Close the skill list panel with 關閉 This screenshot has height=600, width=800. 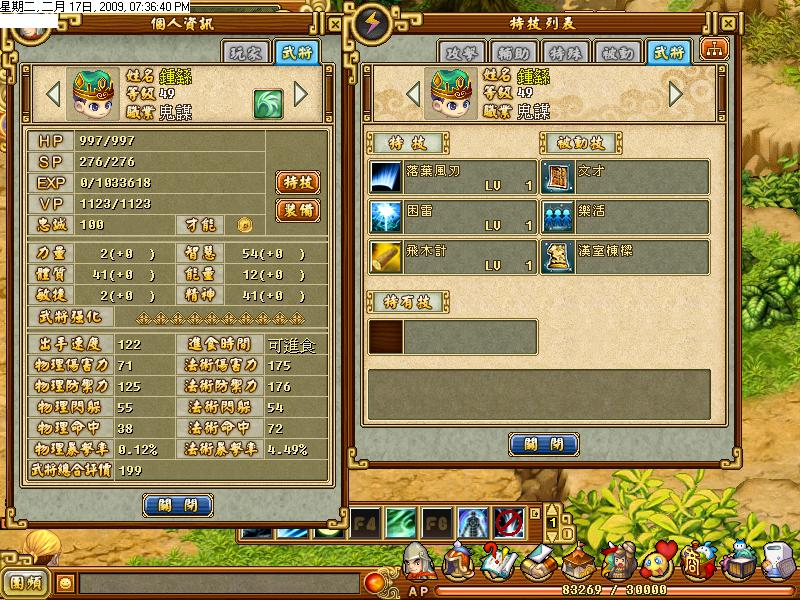(544, 444)
